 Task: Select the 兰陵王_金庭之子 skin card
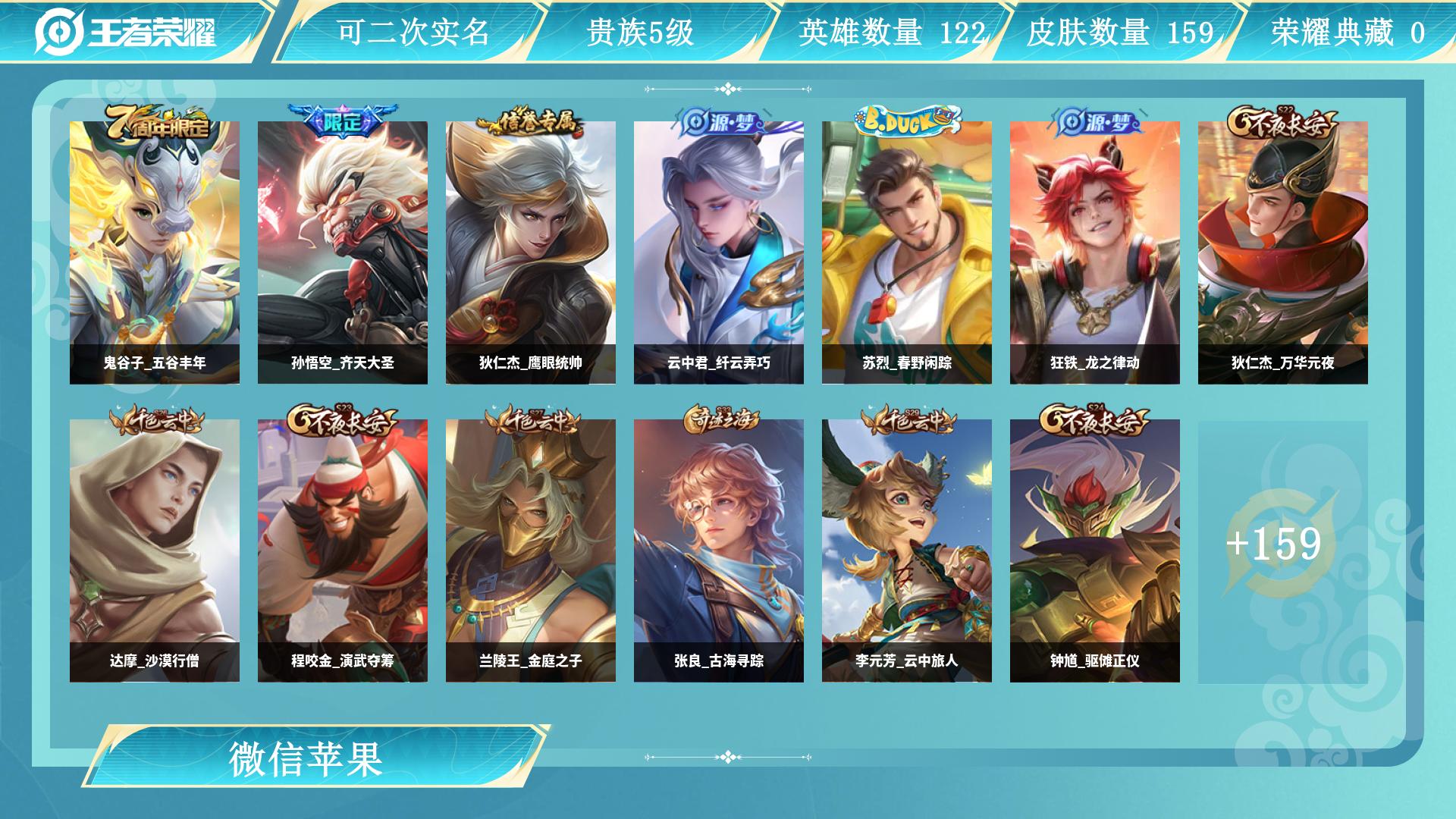point(531,551)
